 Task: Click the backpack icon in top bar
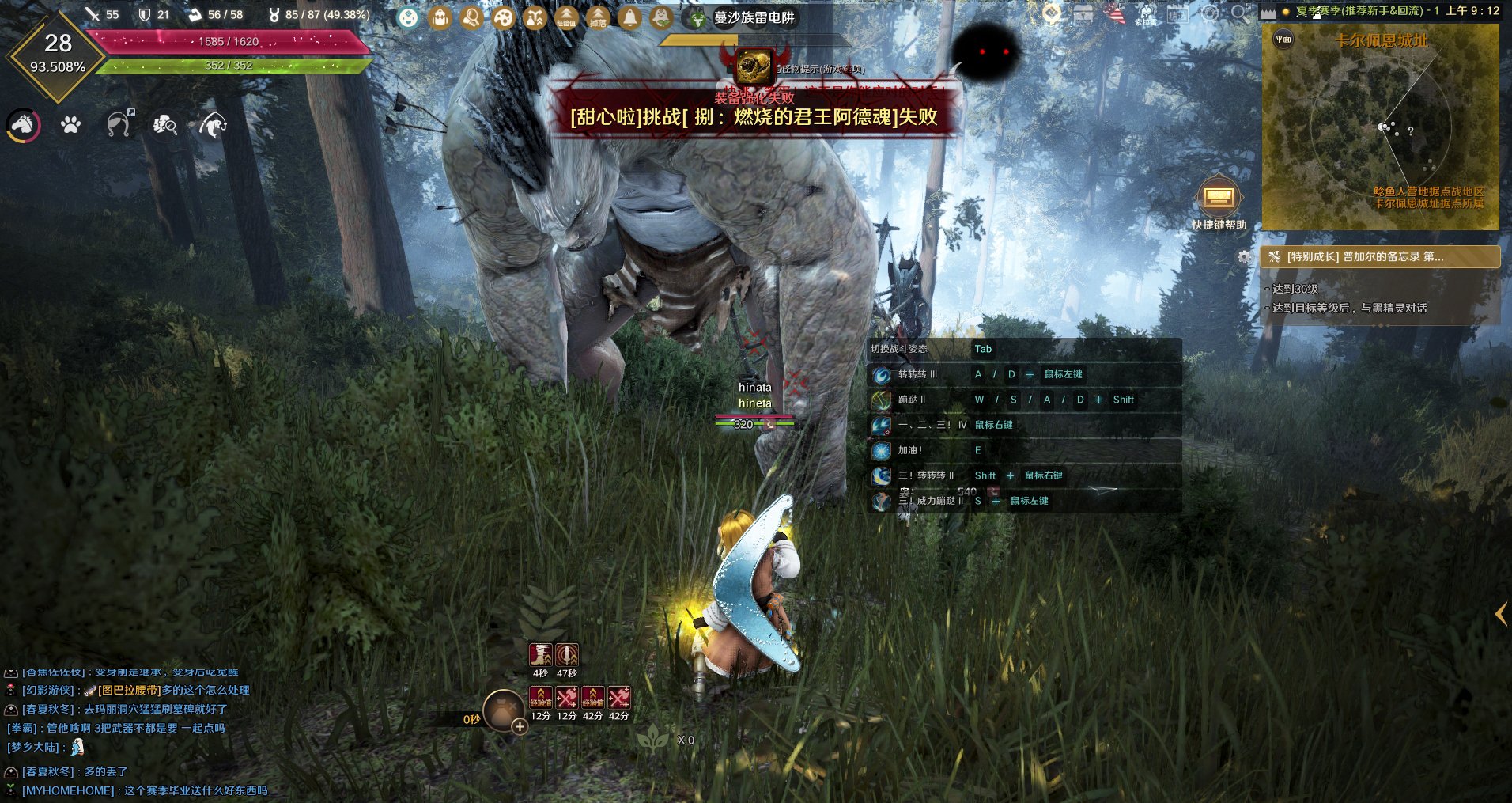tap(440, 17)
